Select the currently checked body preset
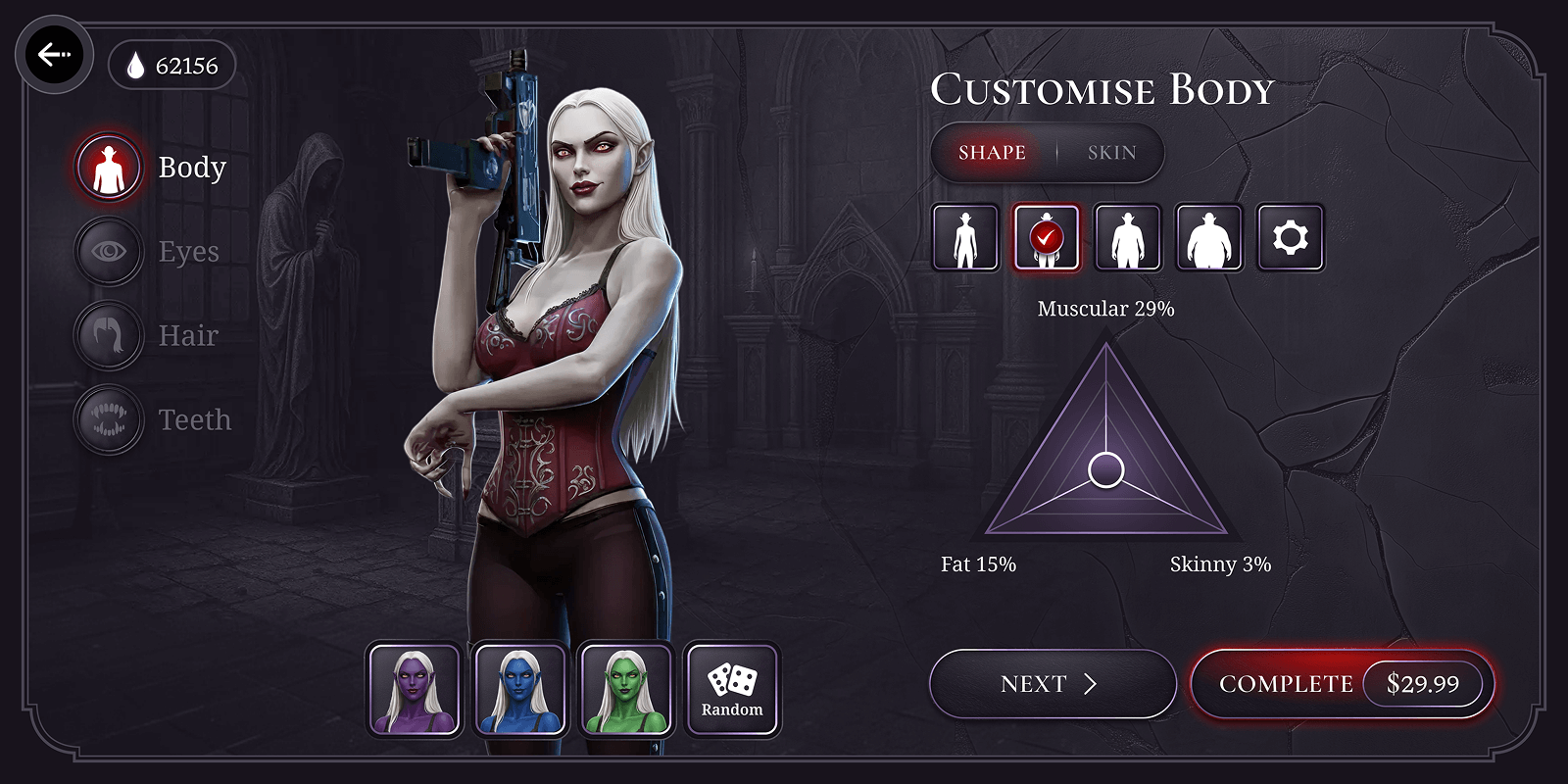The image size is (1568, 784). click(x=1046, y=237)
